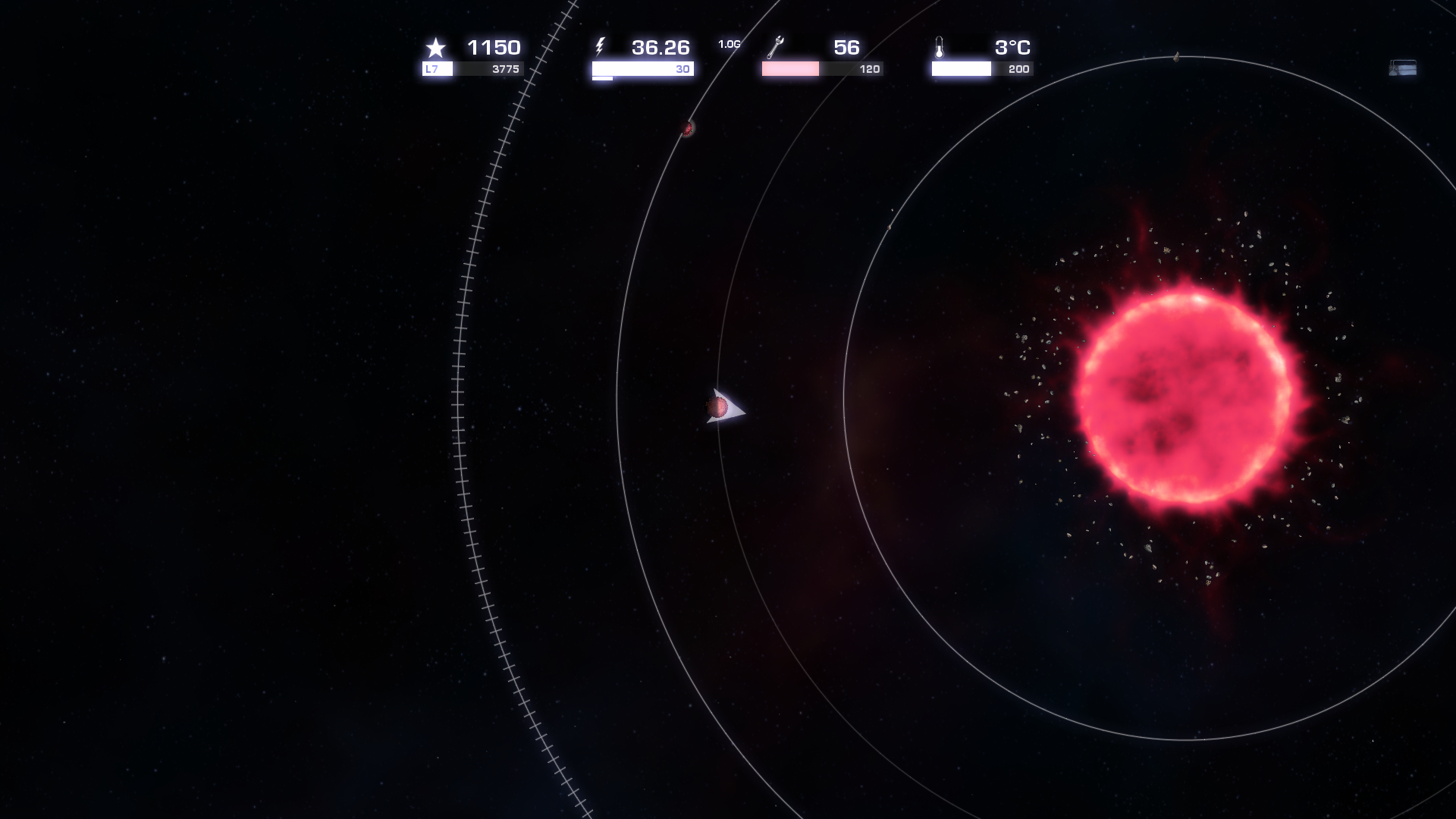Click the 56 hull value readout
Screen dimensions: 1456x819
[847, 48]
